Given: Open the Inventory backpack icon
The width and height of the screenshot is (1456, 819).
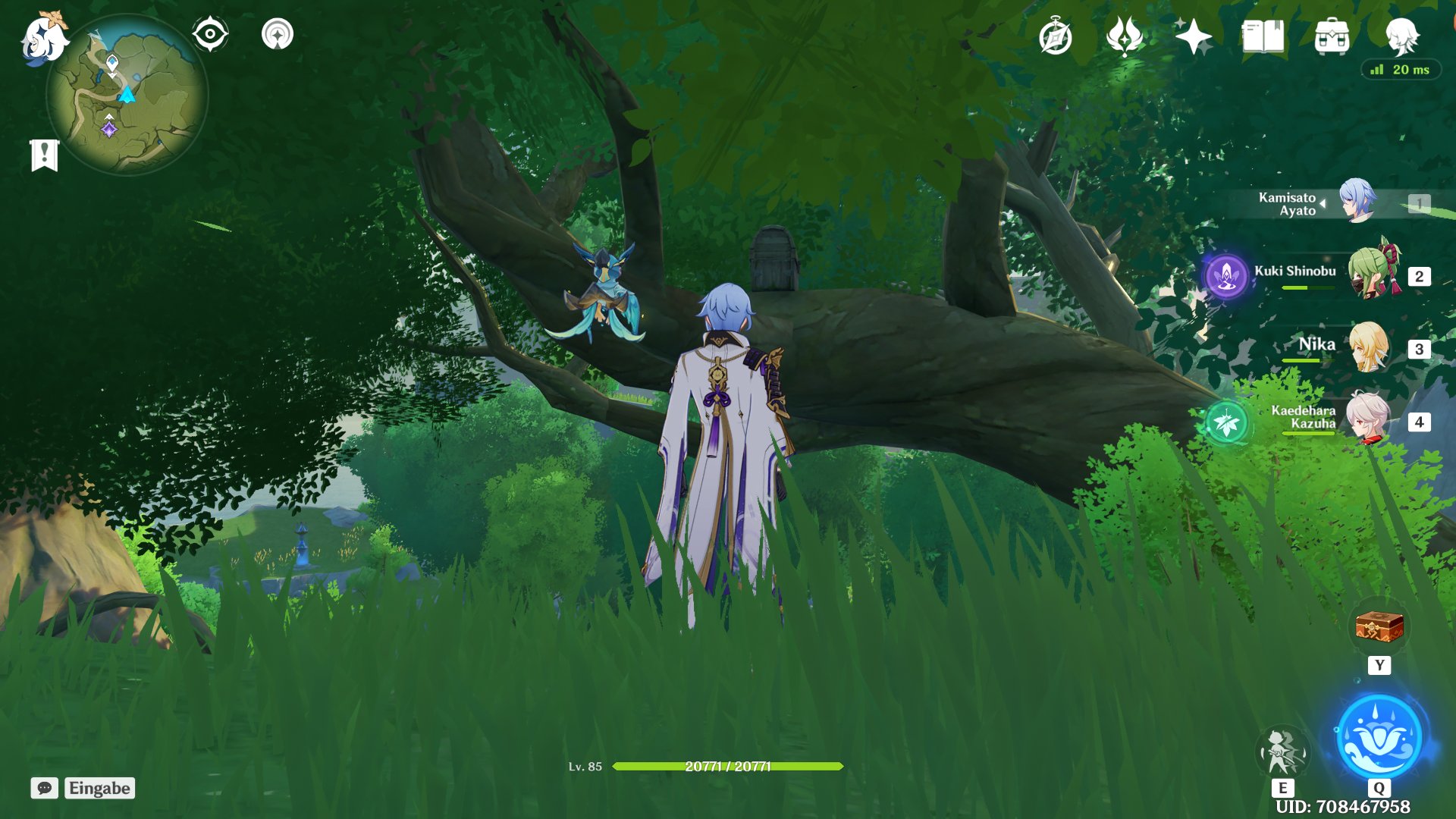Looking at the screenshot, I should (1332, 35).
